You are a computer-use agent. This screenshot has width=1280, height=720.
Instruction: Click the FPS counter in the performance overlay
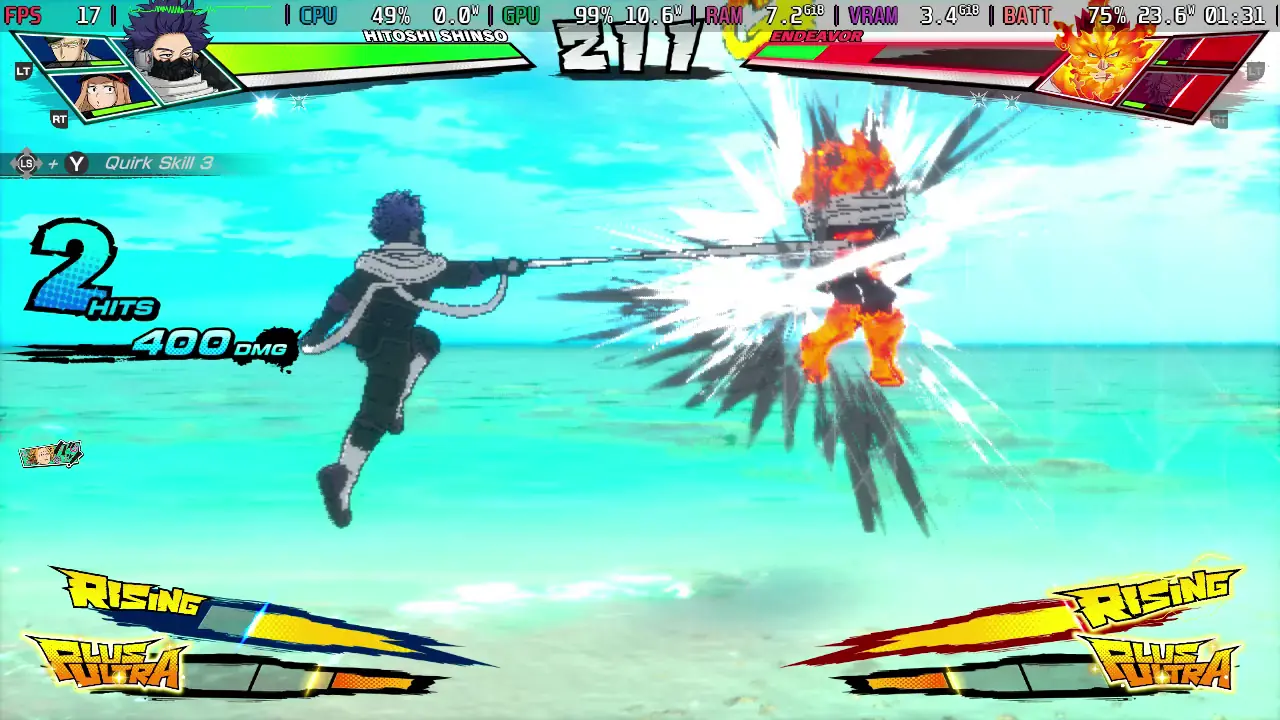point(25,15)
